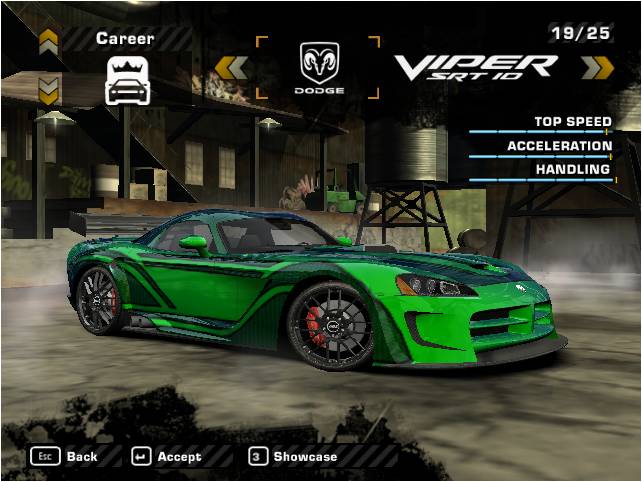Cycle to the next category with down arrow
The width and height of the screenshot is (642, 482).
click(x=48, y=92)
